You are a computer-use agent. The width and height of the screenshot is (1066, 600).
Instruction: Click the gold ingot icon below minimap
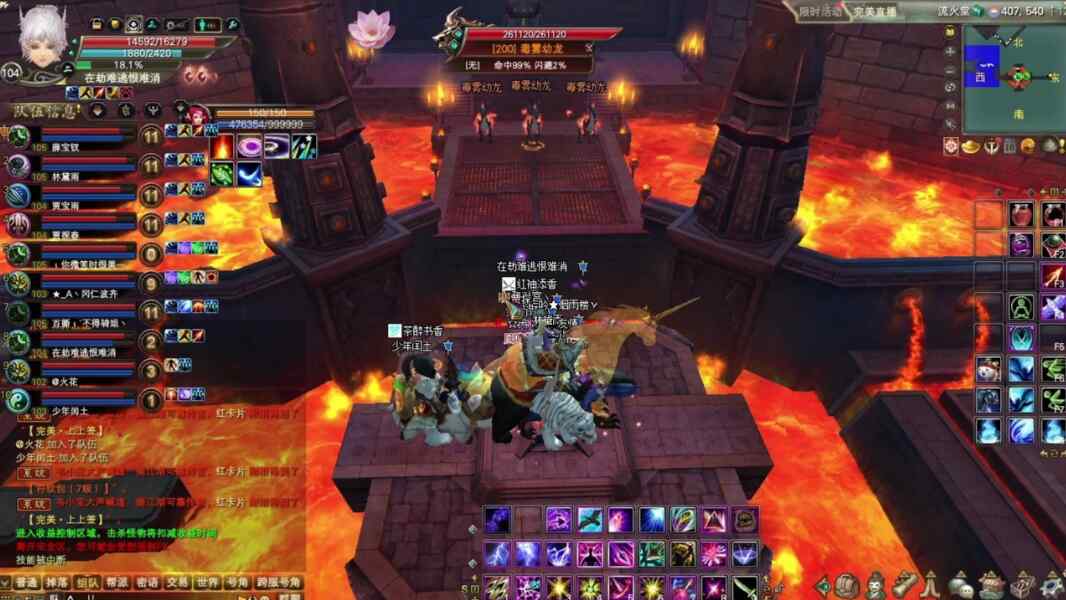click(972, 146)
